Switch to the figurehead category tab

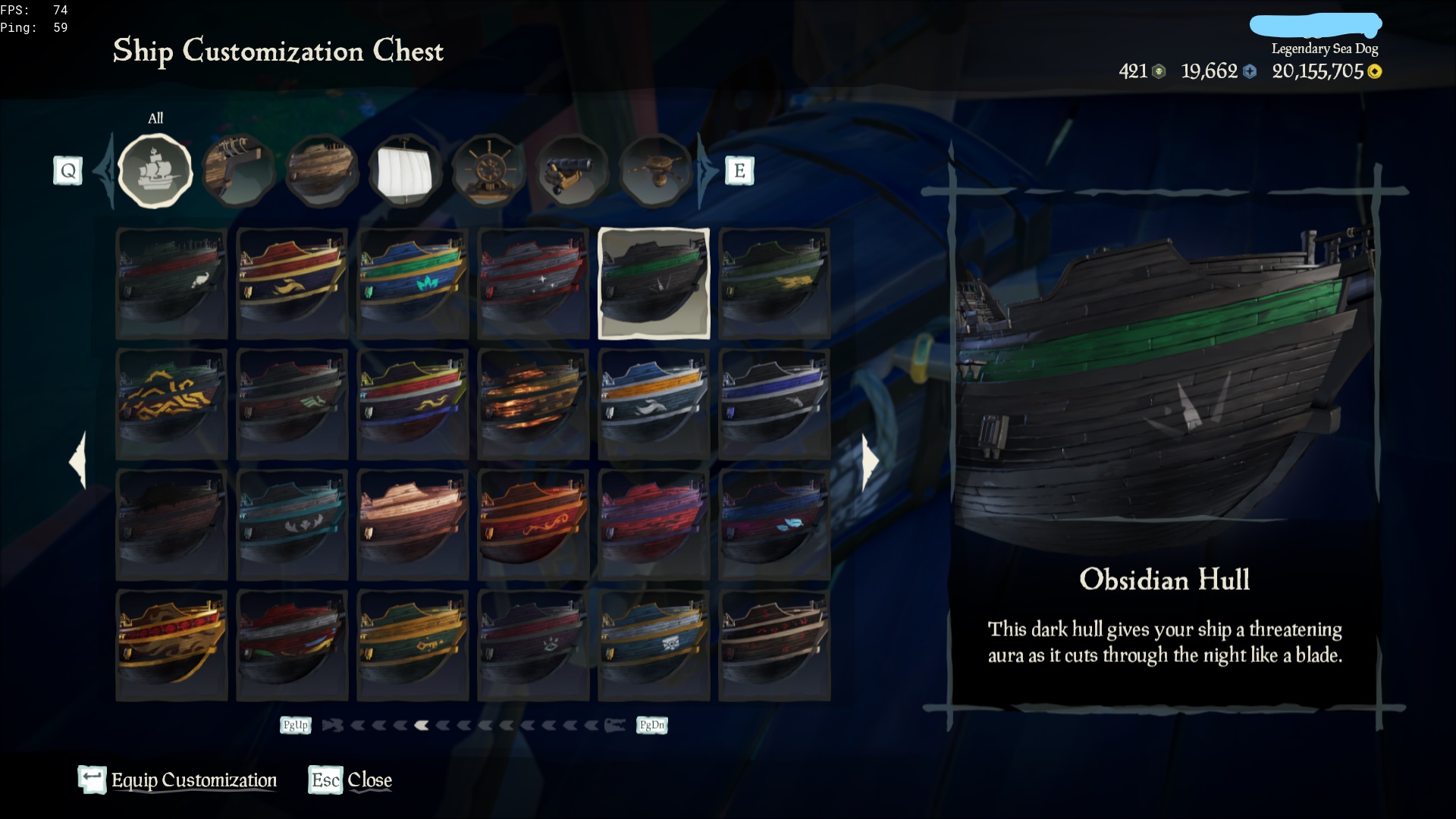point(238,171)
